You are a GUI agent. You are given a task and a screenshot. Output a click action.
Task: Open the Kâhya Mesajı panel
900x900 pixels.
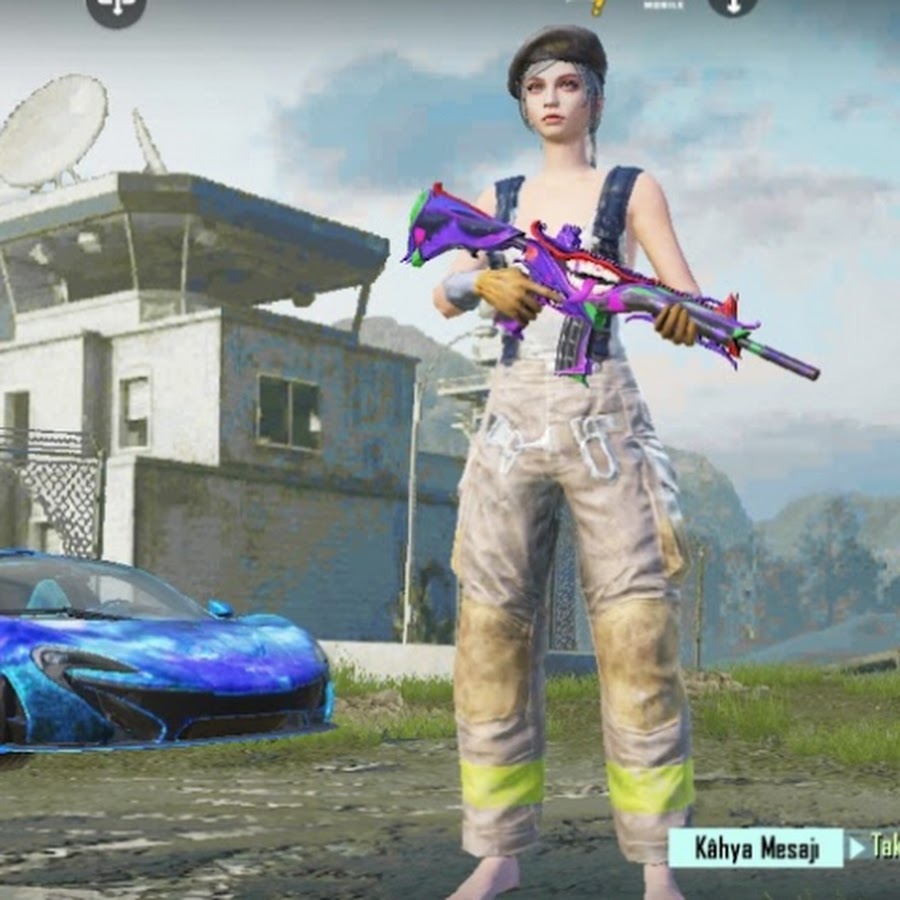pyautogui.click(x=756, y=848)
